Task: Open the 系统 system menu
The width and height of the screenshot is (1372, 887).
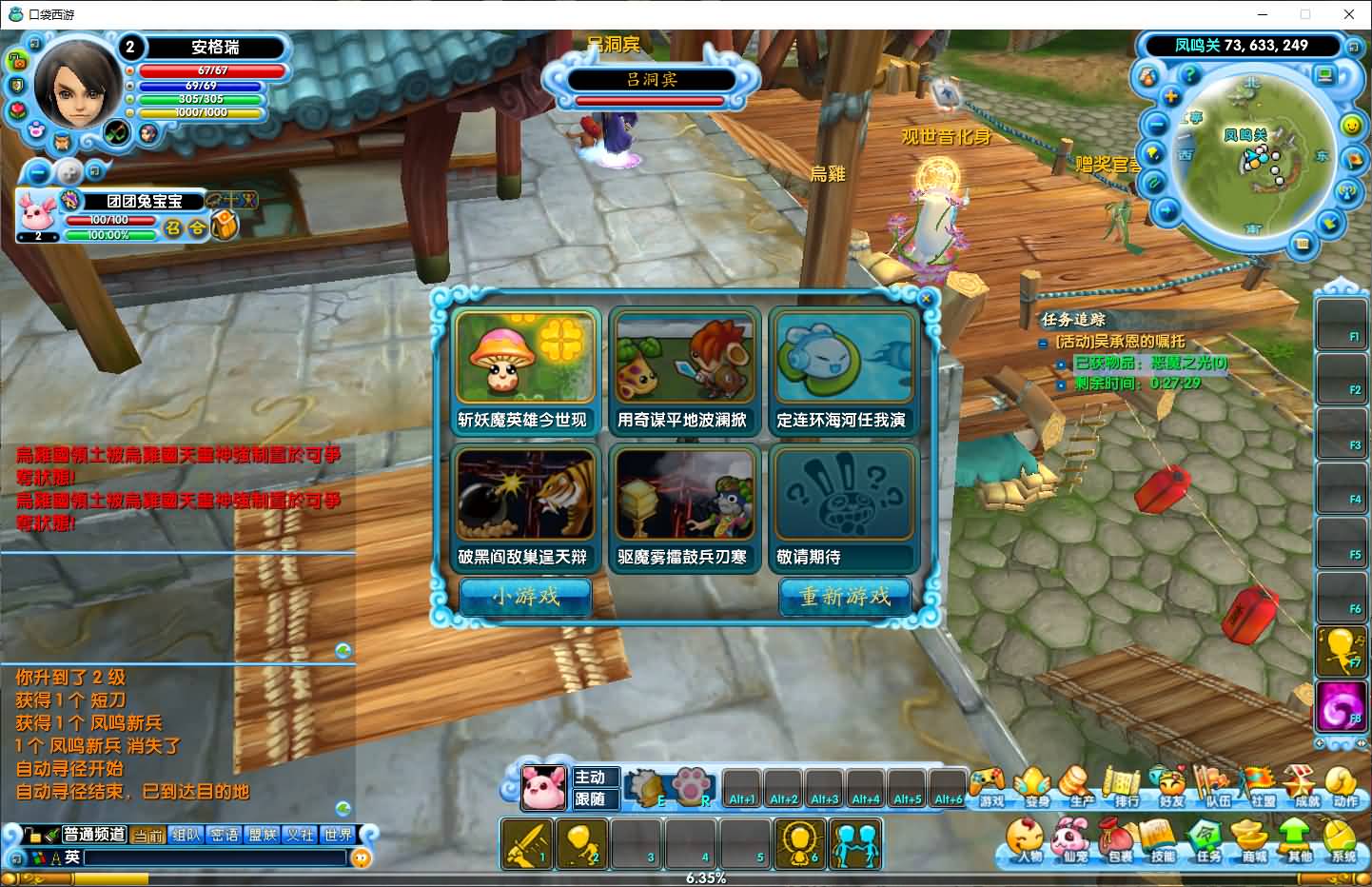Action: click(x=1343, y=842)
